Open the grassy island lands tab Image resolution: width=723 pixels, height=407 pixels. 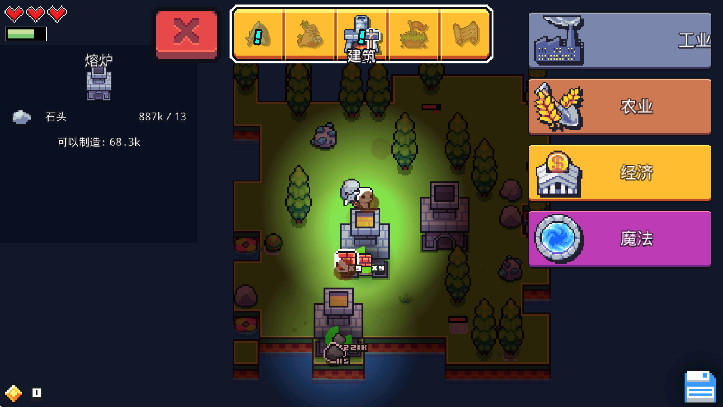point(413,35)
